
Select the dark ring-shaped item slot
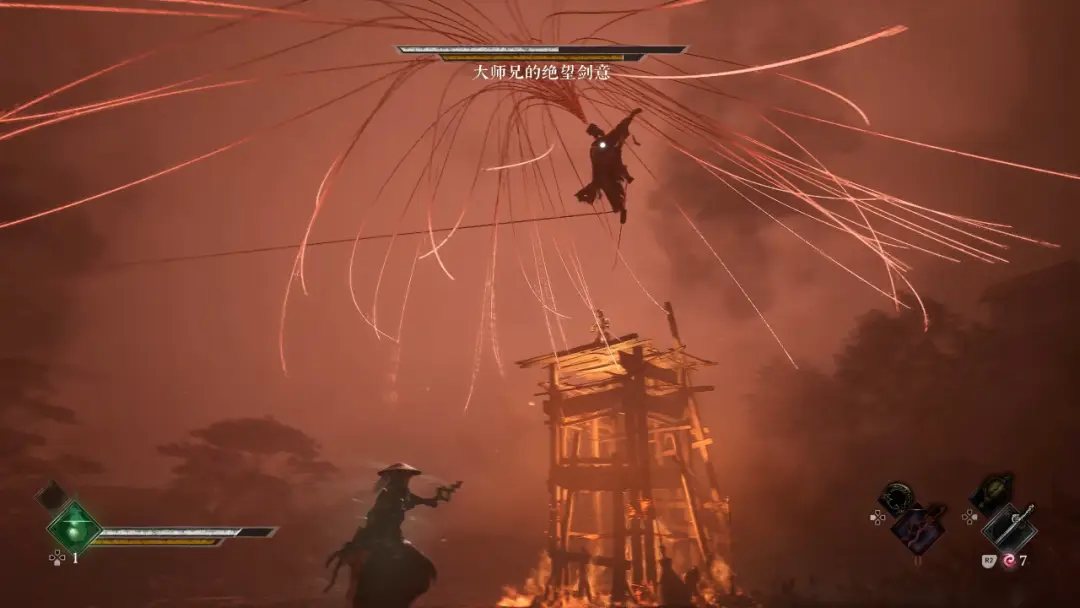coord(895,498)
